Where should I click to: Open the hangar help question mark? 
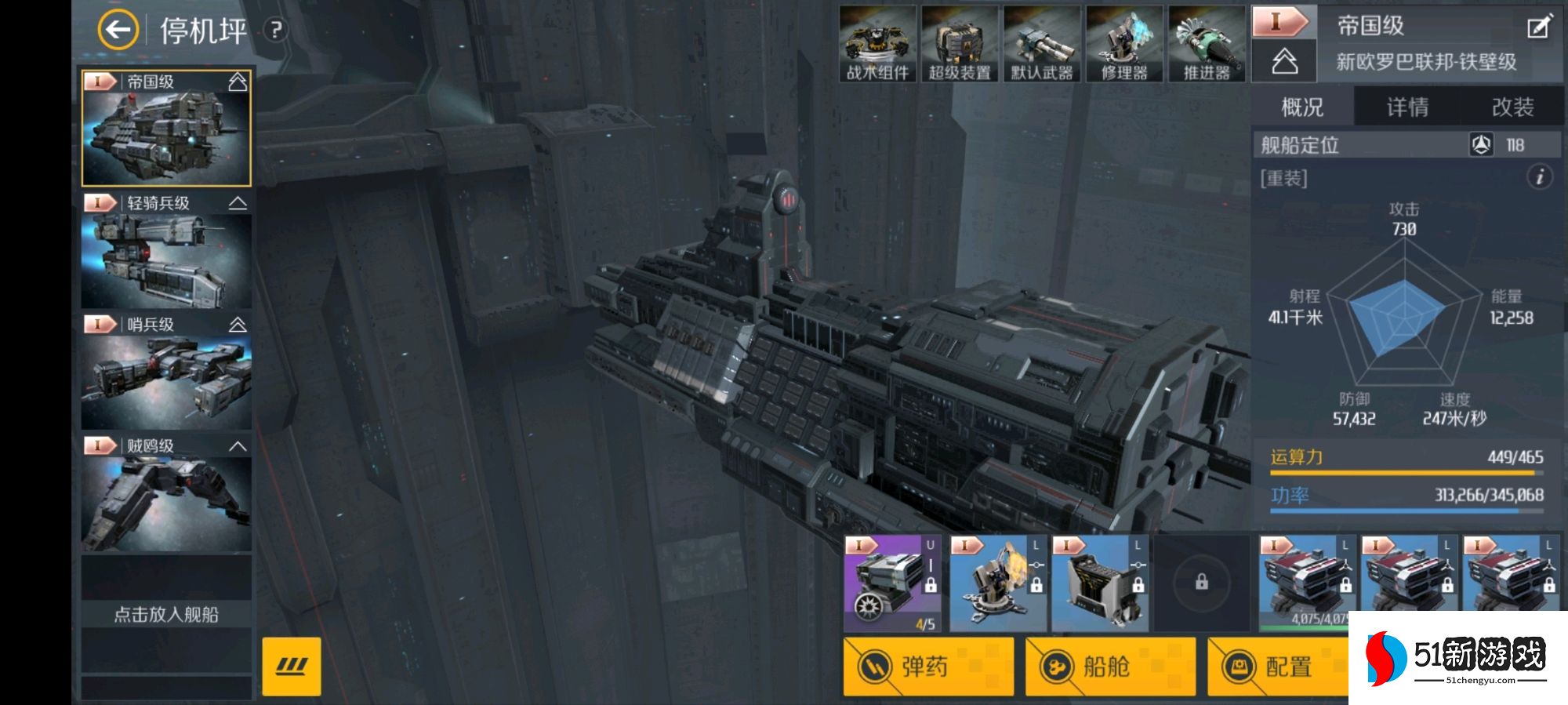(275, 31)
